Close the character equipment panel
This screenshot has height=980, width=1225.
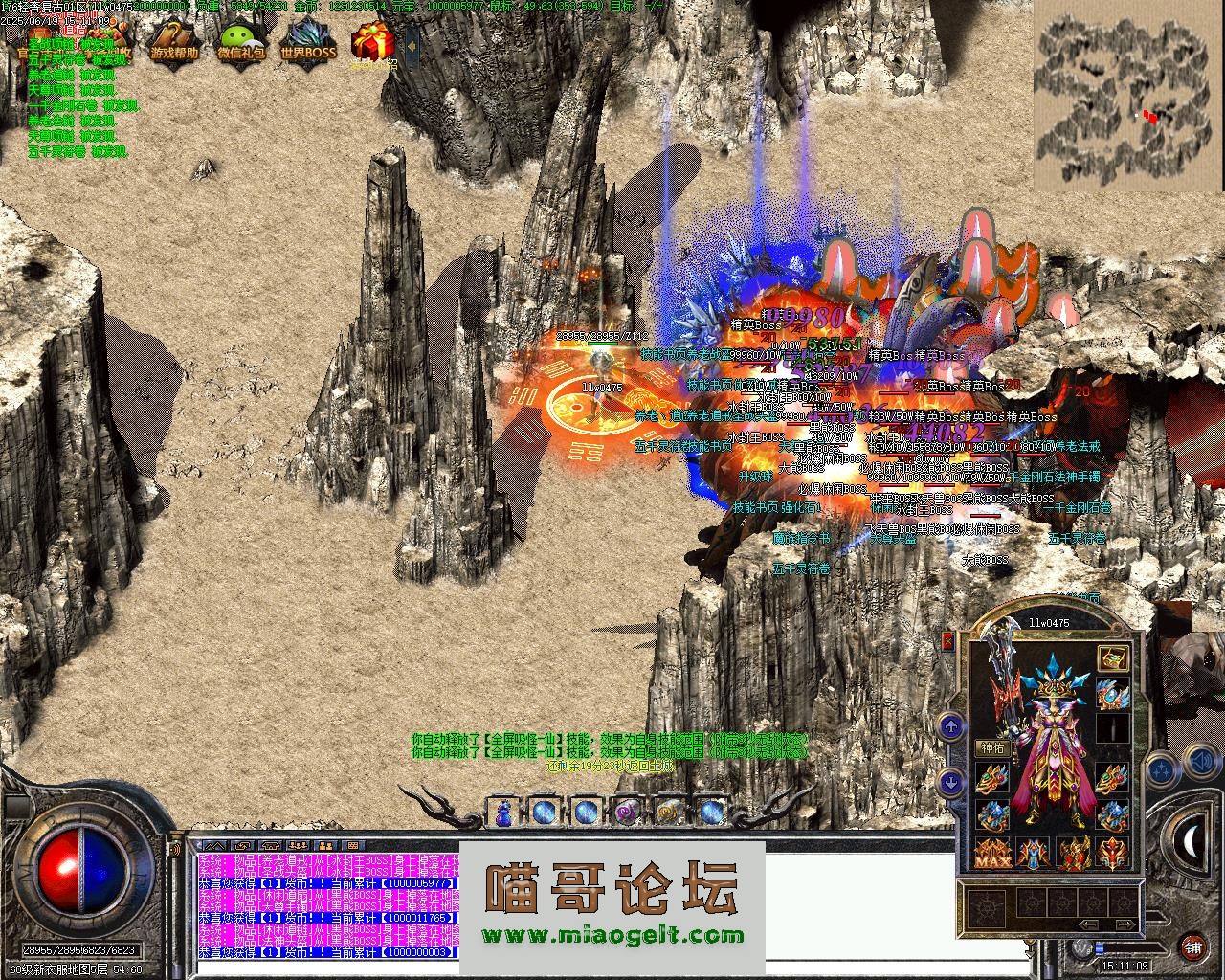(x=948, y=642)
